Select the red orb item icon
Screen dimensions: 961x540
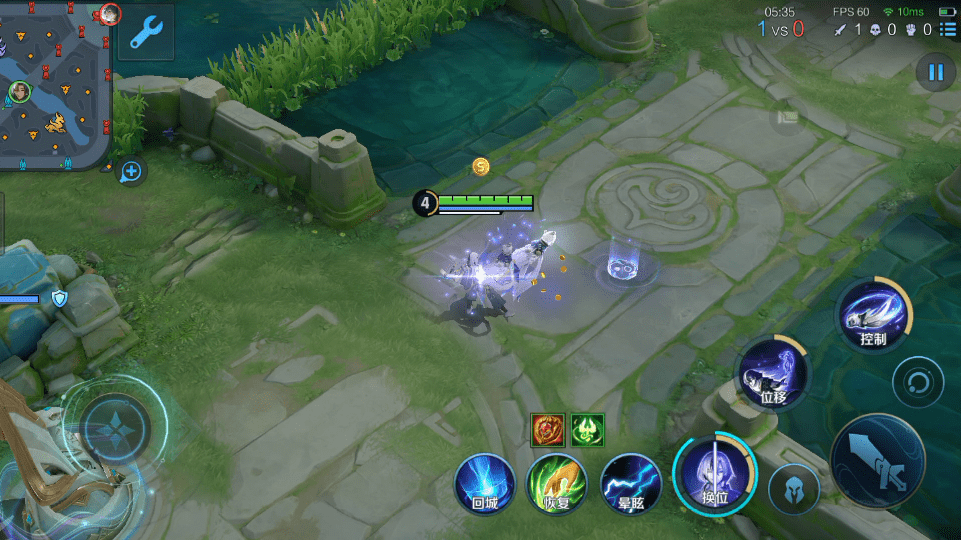(x=546, y=429)
